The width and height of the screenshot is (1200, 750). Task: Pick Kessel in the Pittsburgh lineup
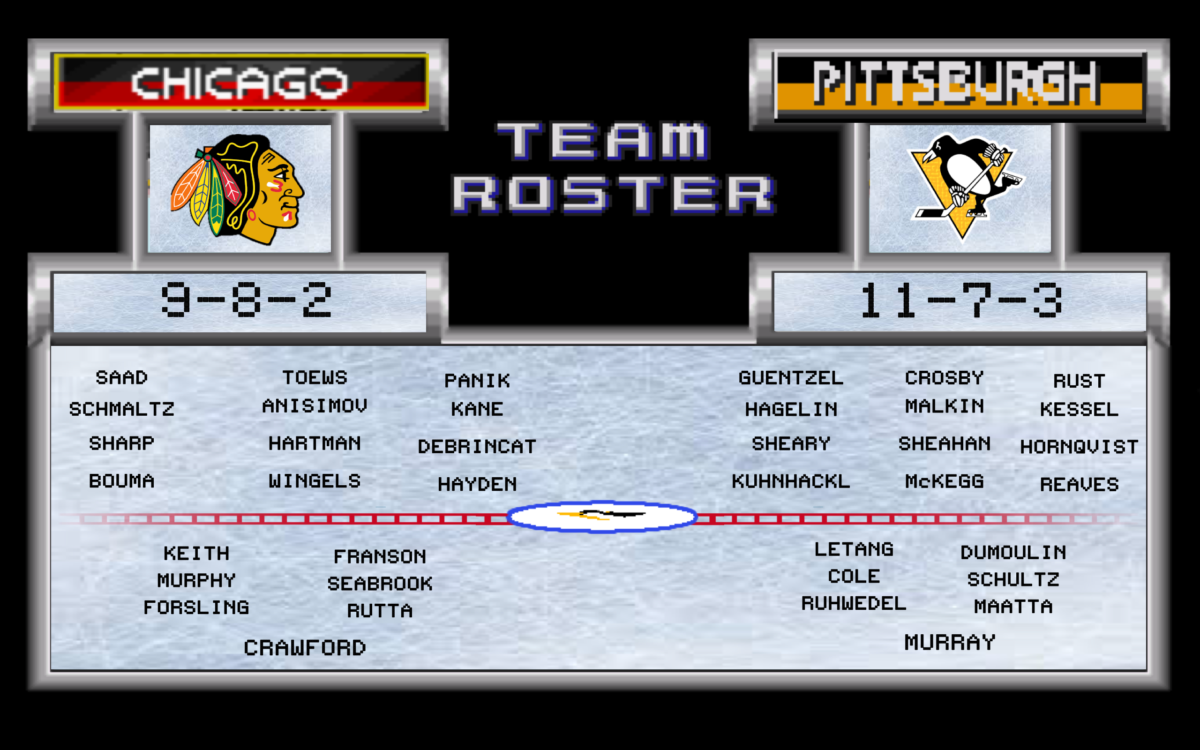coord(1079,410)
